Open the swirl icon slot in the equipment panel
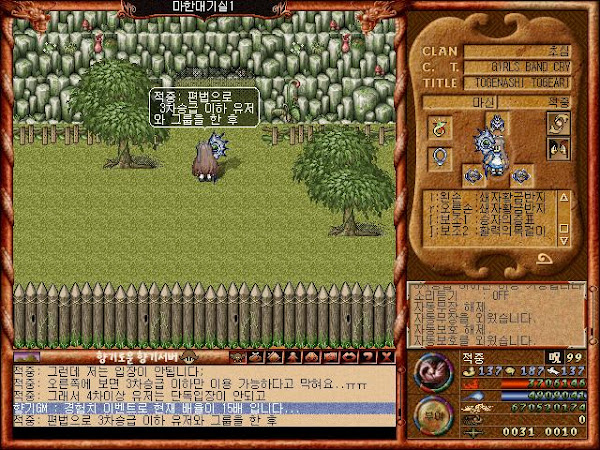Viewport: 600px width, 450px height. [558, 123]
